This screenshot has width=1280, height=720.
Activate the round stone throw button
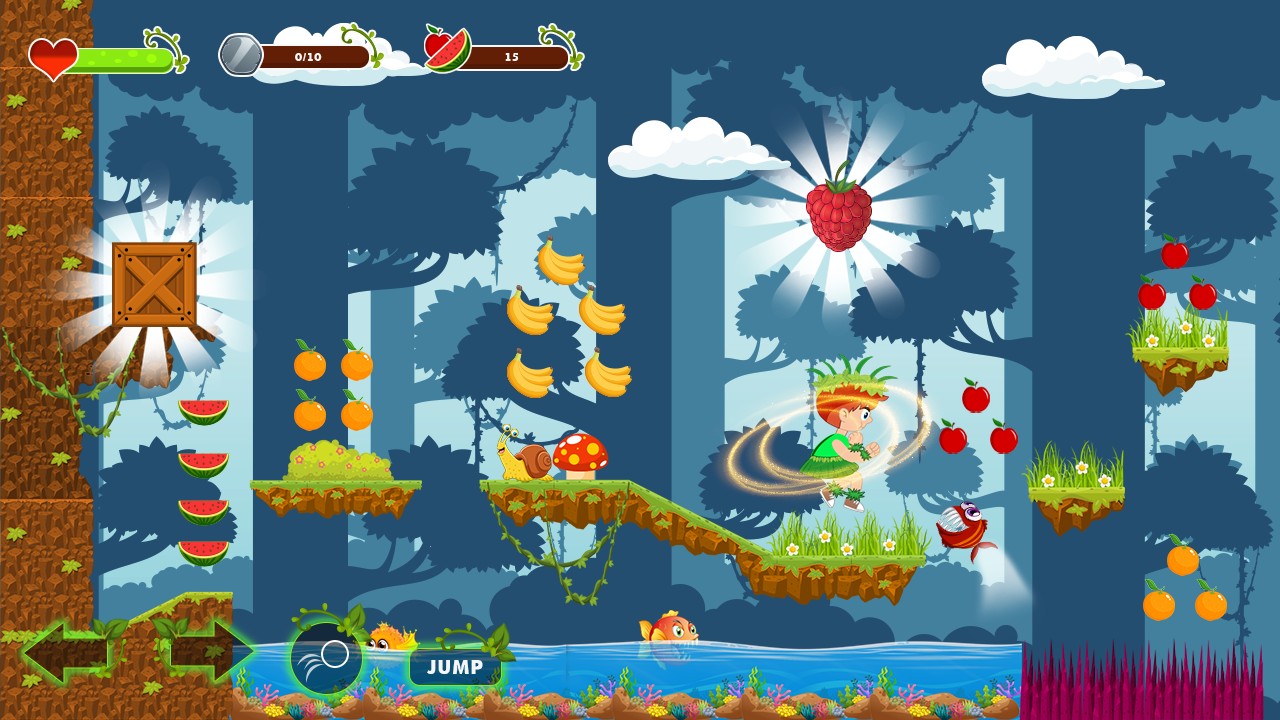(x=326, y=658)
